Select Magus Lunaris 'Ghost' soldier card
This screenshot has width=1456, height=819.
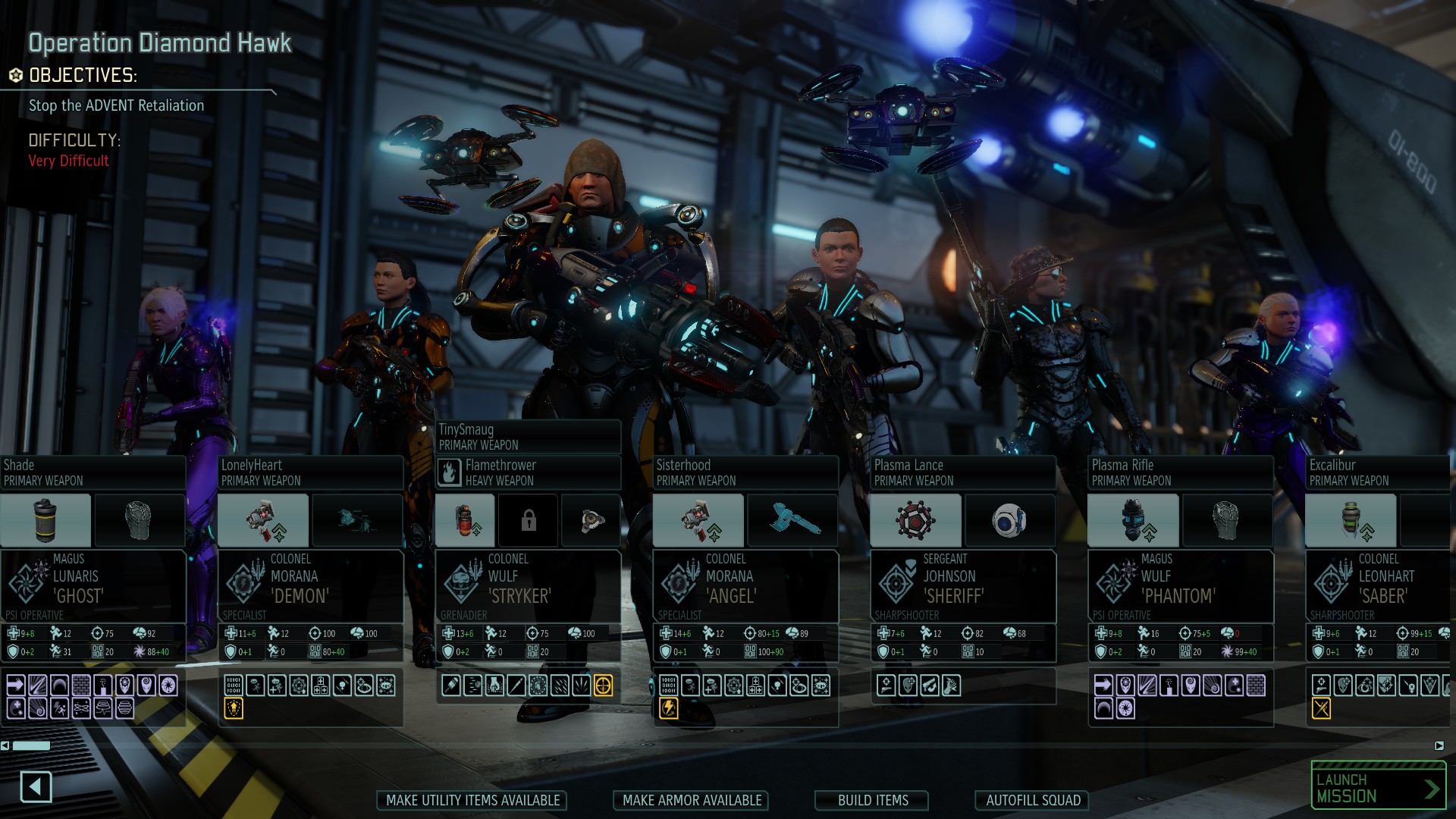93,585
